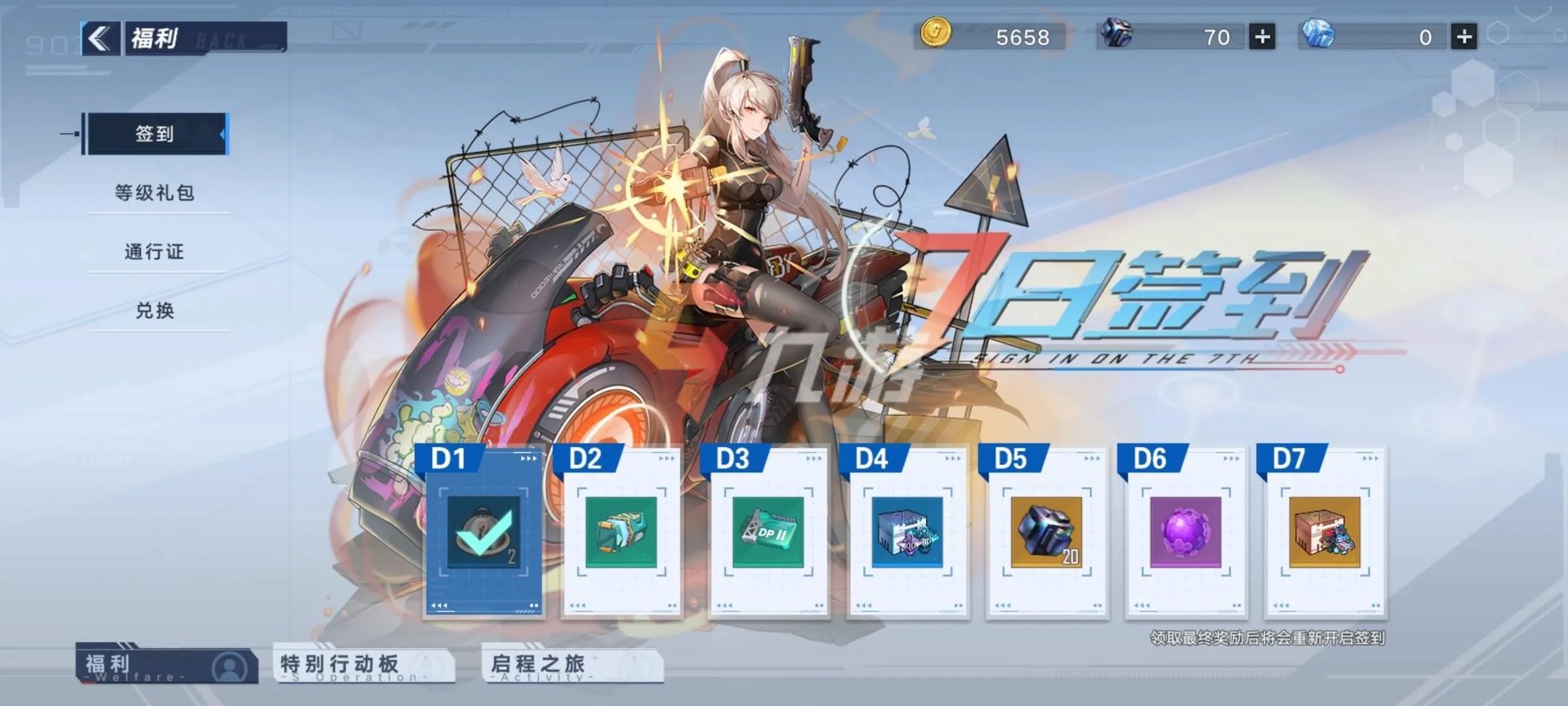1568x706 pixels.
Task: Open the 等级礼包 level gift tab
Action: [x=155, y=193]
